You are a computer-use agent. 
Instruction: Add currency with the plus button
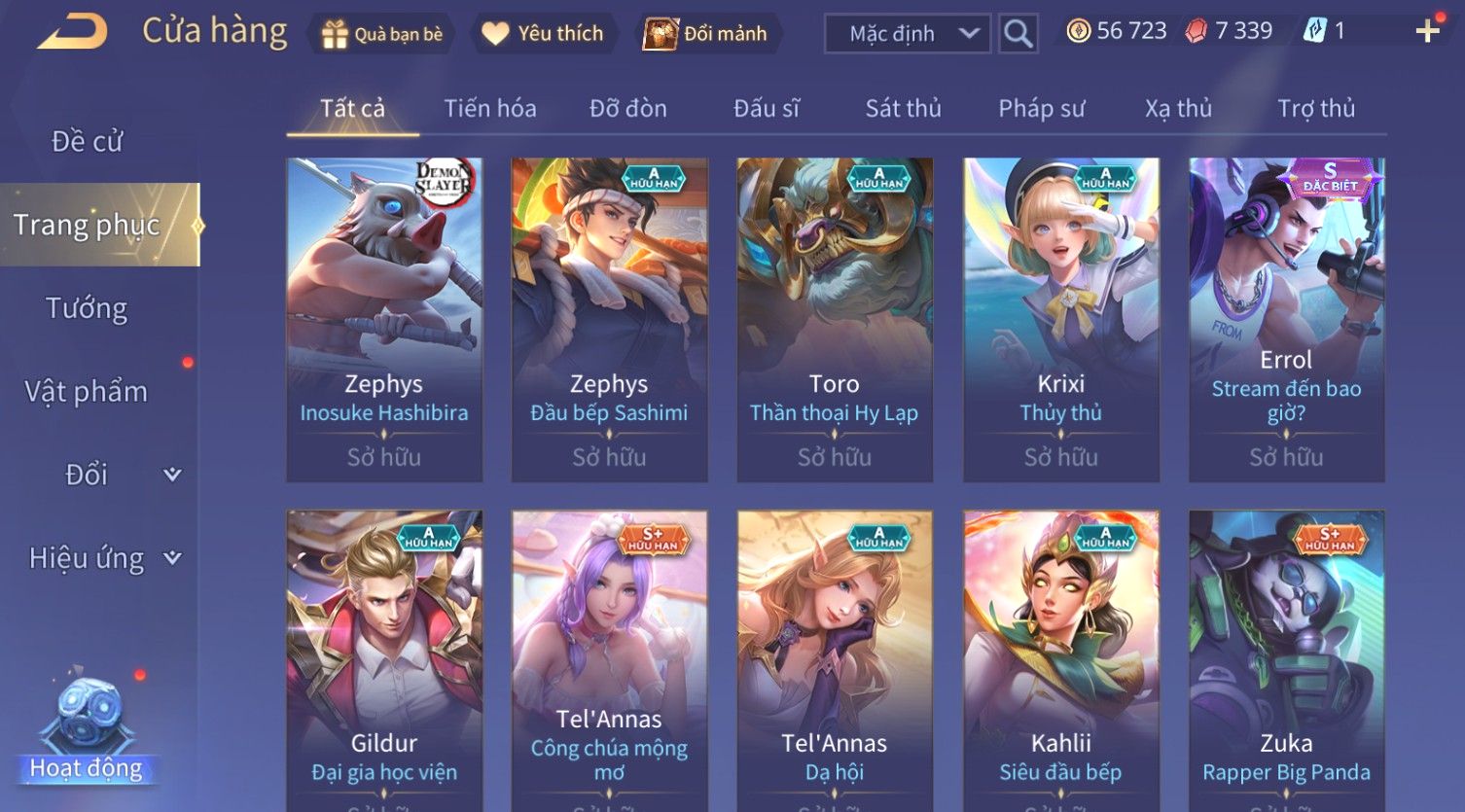(x=1427, y=32)
